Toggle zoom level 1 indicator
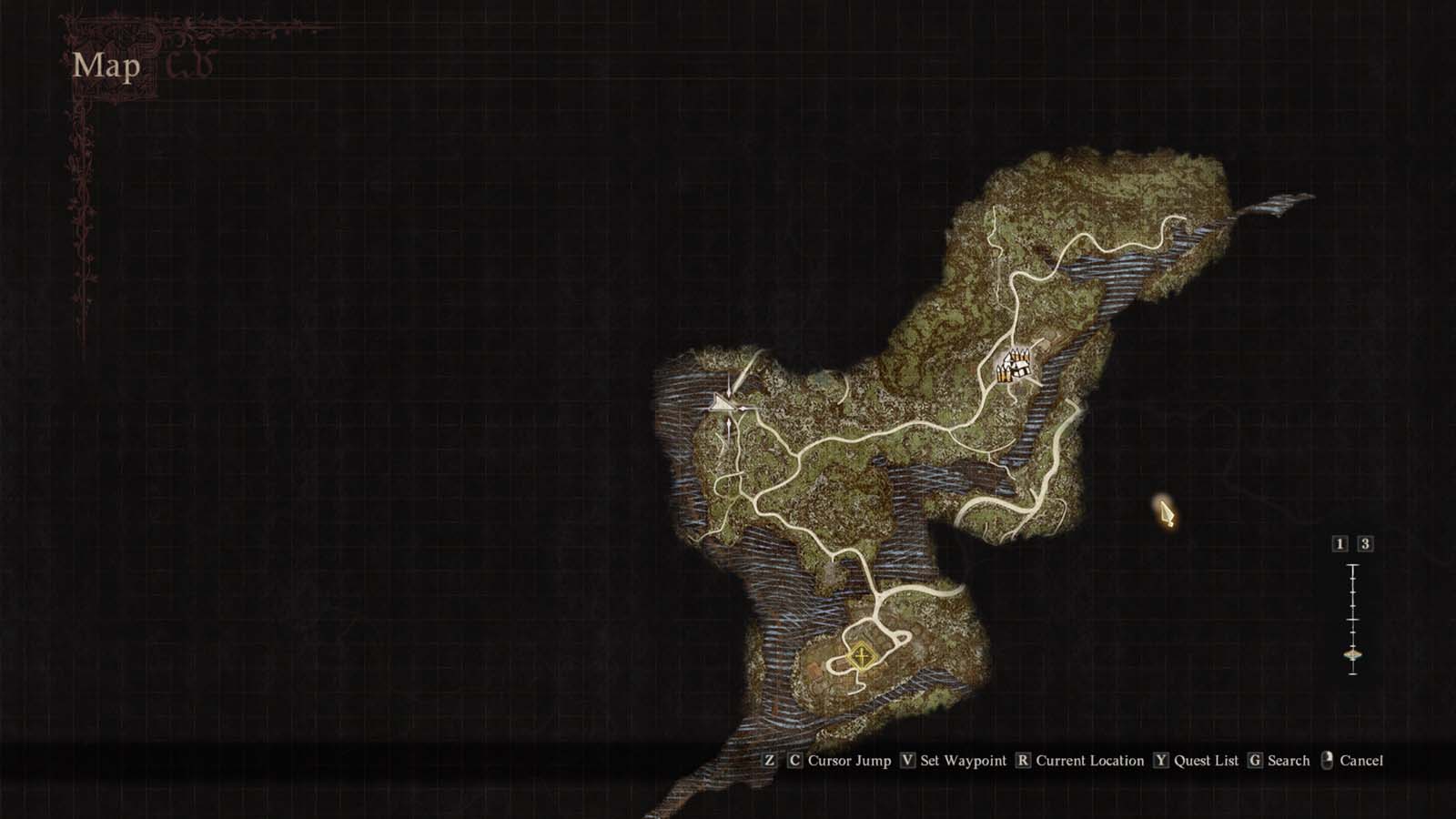 (x=1339, y=543)
